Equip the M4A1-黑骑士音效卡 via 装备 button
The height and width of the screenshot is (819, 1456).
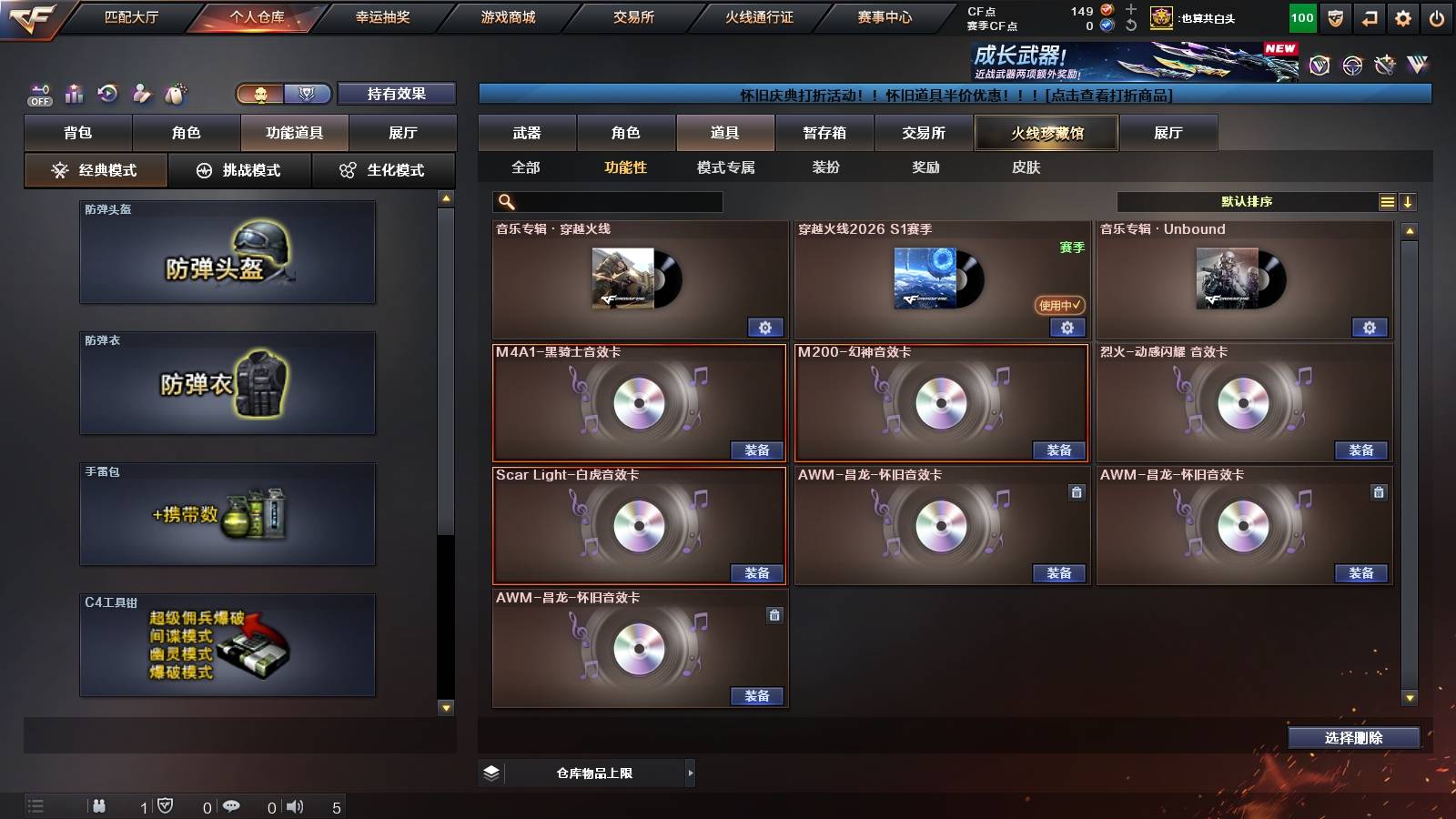click(756, 450)
